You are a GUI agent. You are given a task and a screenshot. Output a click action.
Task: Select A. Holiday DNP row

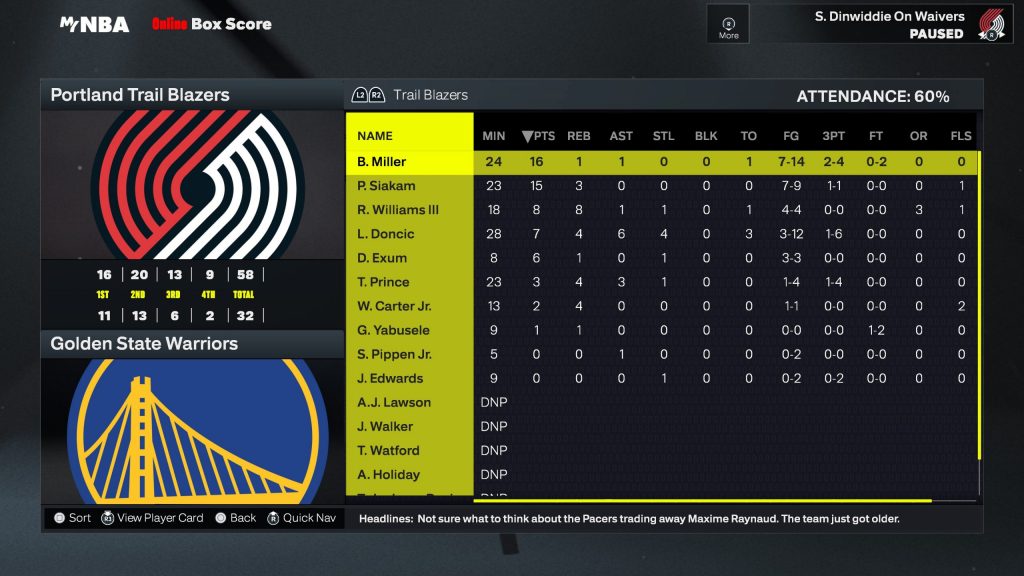(x=388, y=474)
